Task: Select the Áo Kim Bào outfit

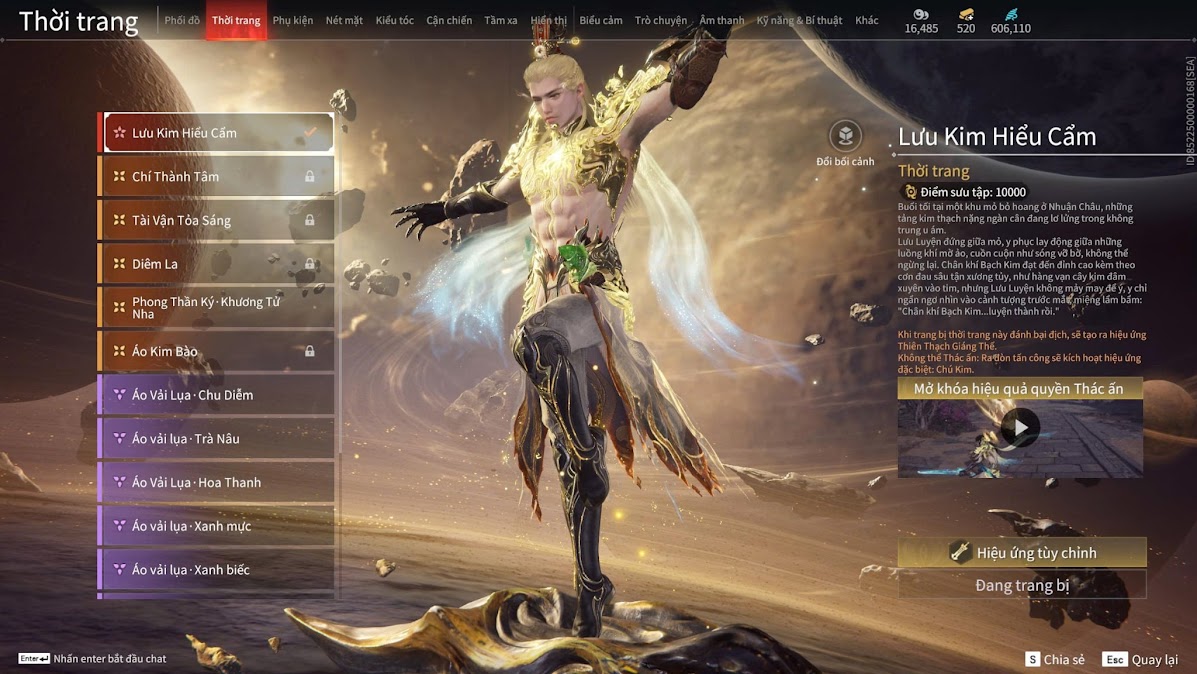Action: (217, 351)
